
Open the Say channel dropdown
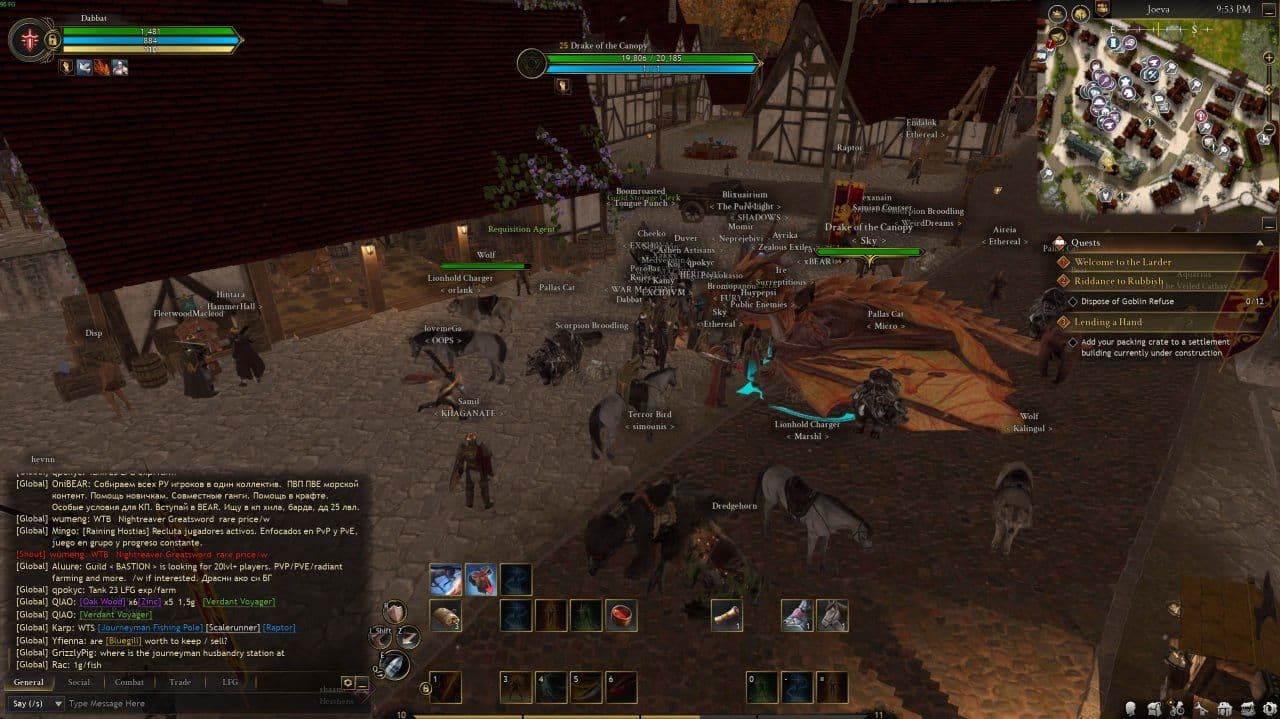[x=33, y=703]
